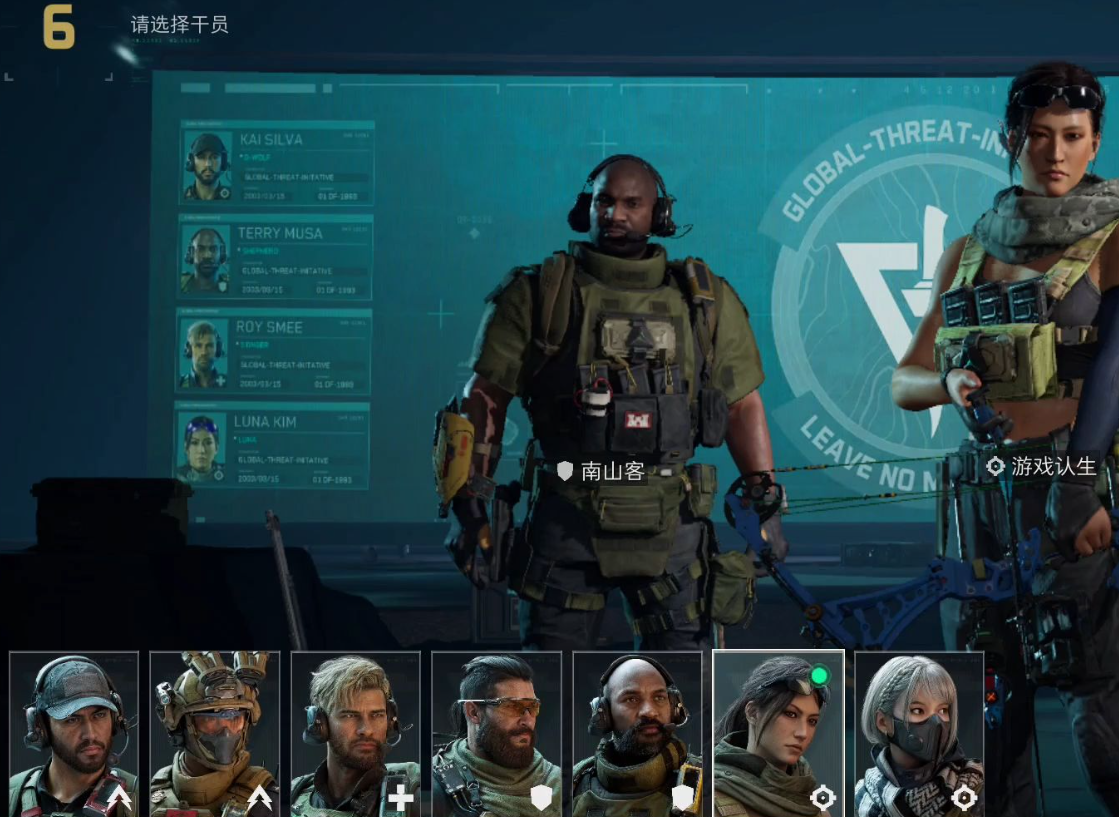The height and width of the screenshot is (817, 1119).
Task: Select the bearded operator with orange sunglasses
Action: tap(497, 733)
